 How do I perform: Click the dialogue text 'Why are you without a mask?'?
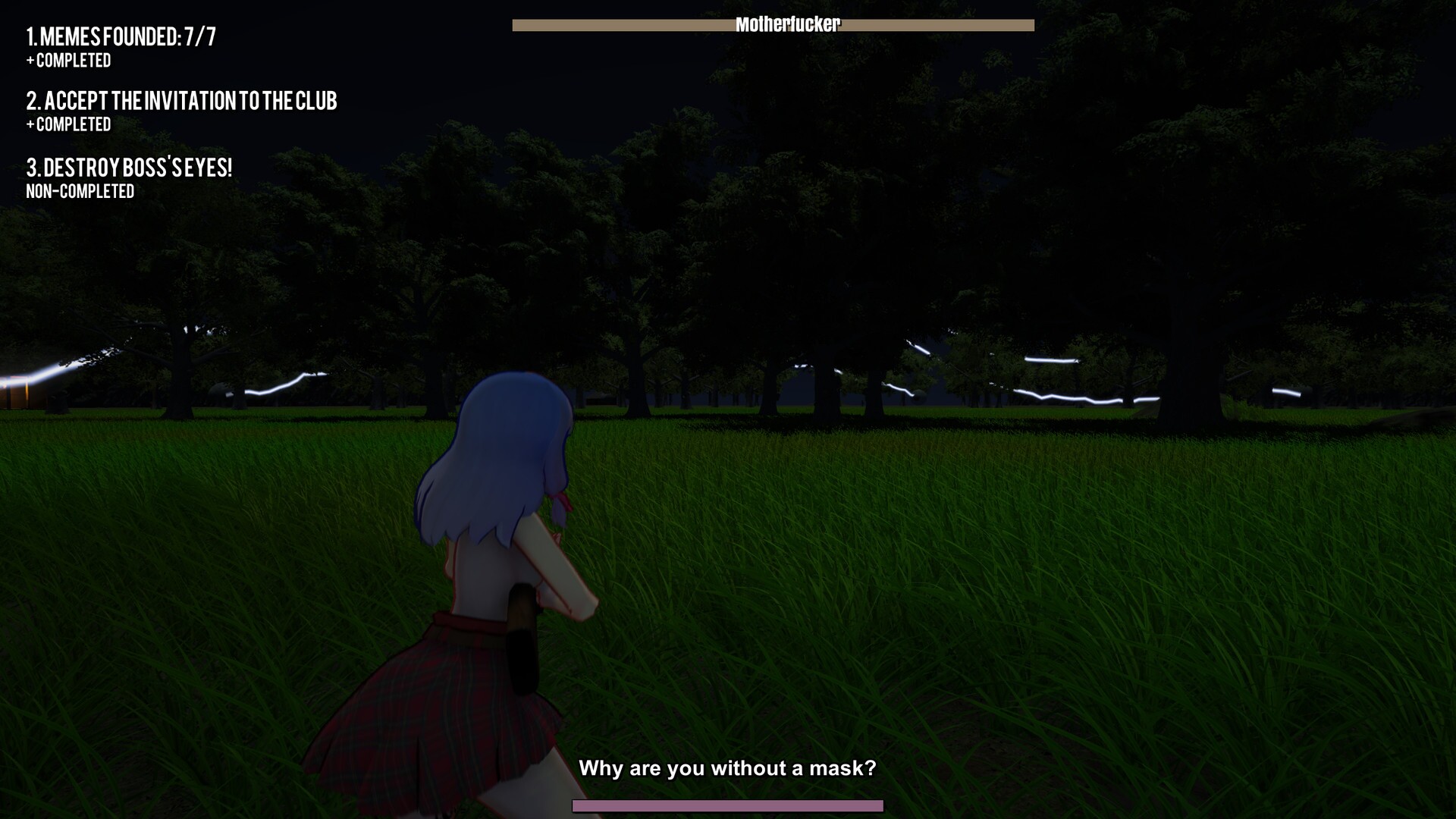[x=728, y=768]
